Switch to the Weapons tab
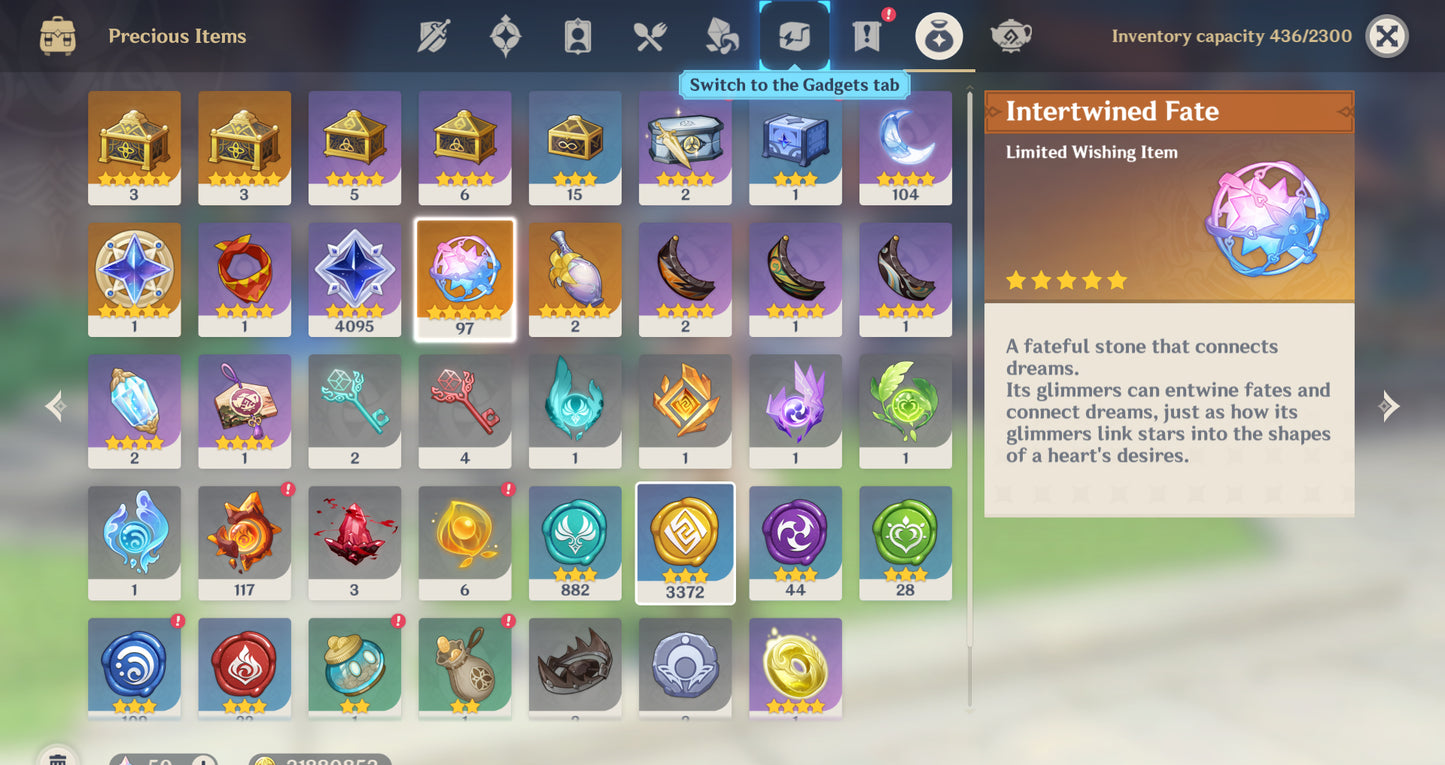Viewport: 1445px width, 765px height. point(436,34)
